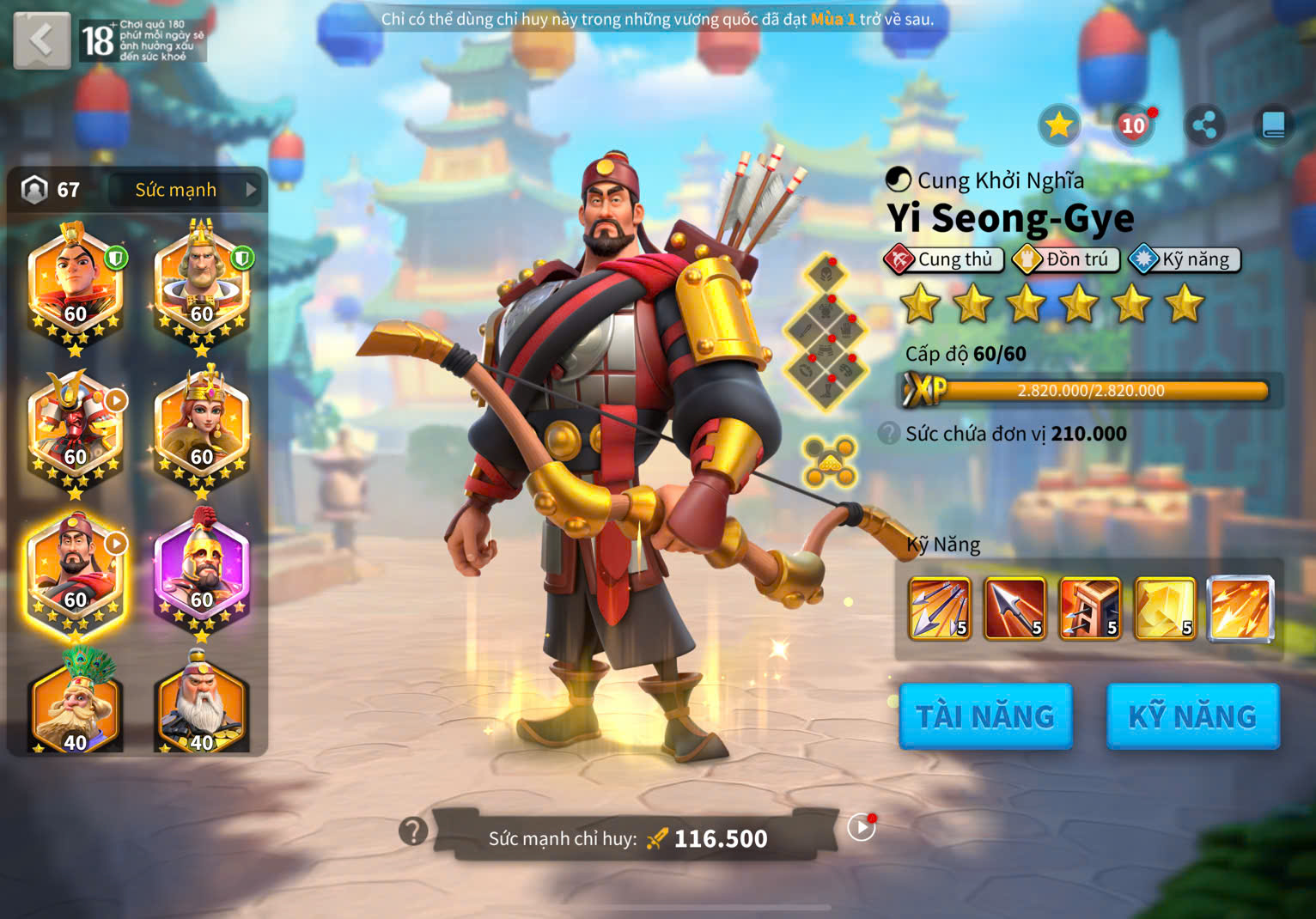1316x919 pixels.
Task: Select the single red arrow skill icon
Action: tap(1014, 609)
